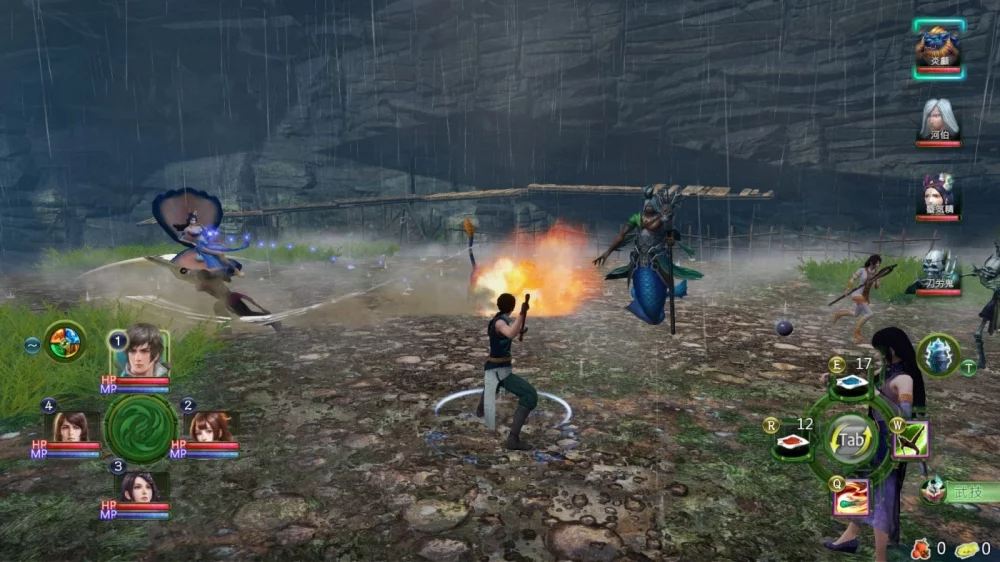This screenshot has width=1000, height=562.
Task: Activate the green slash skill icon
Action: point(910,440)
